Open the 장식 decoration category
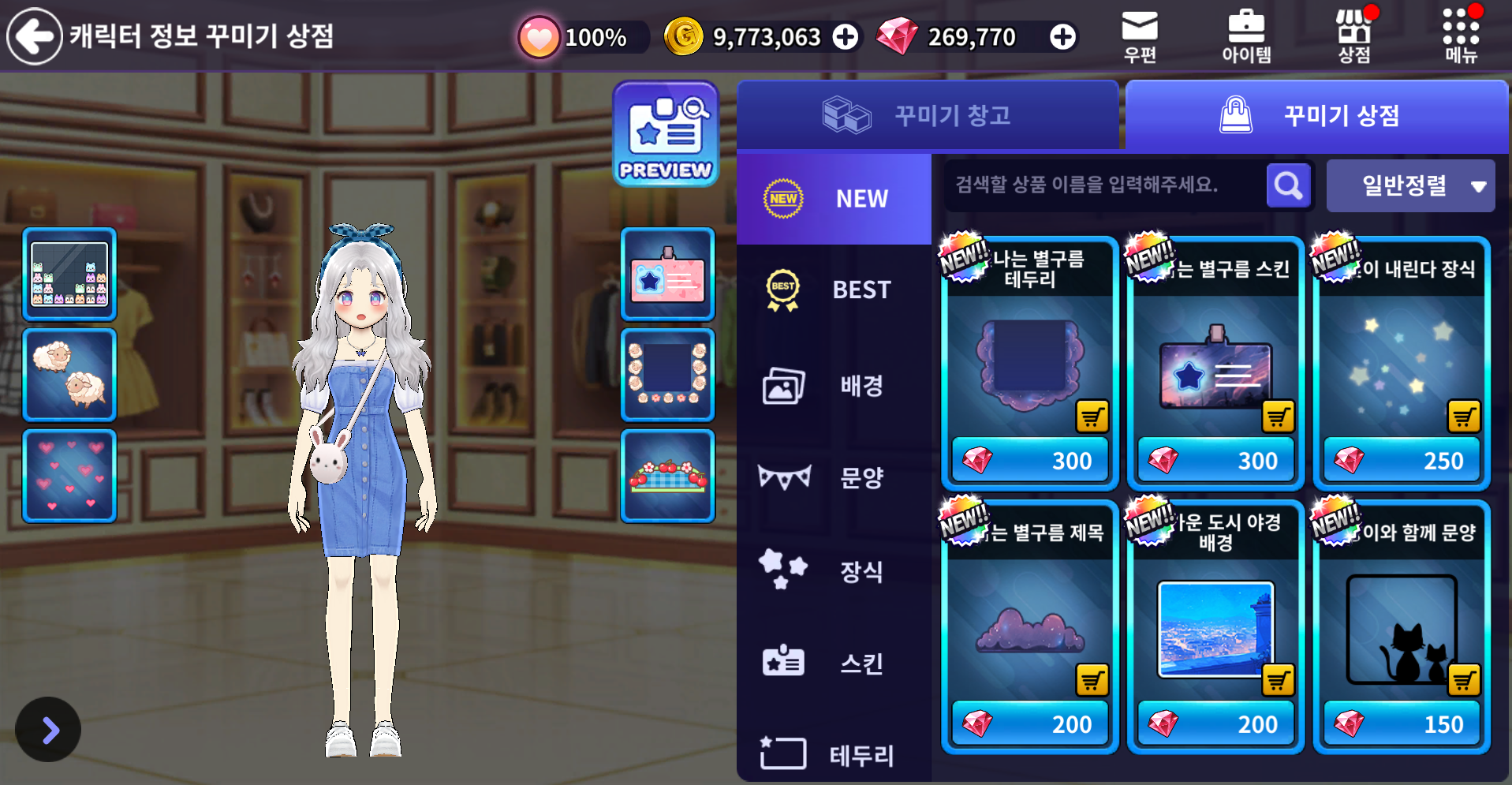Image resolution: width=1512 pixels, height=785 pixels. click(834, 571)
